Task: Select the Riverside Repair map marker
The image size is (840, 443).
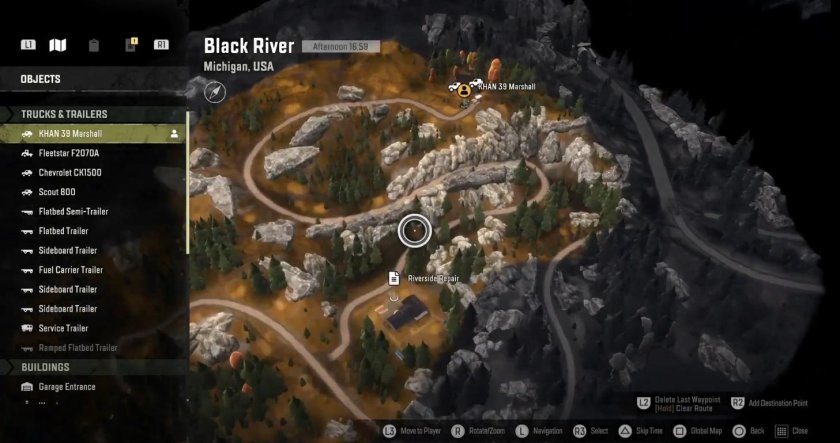Action: pos(395,277)
